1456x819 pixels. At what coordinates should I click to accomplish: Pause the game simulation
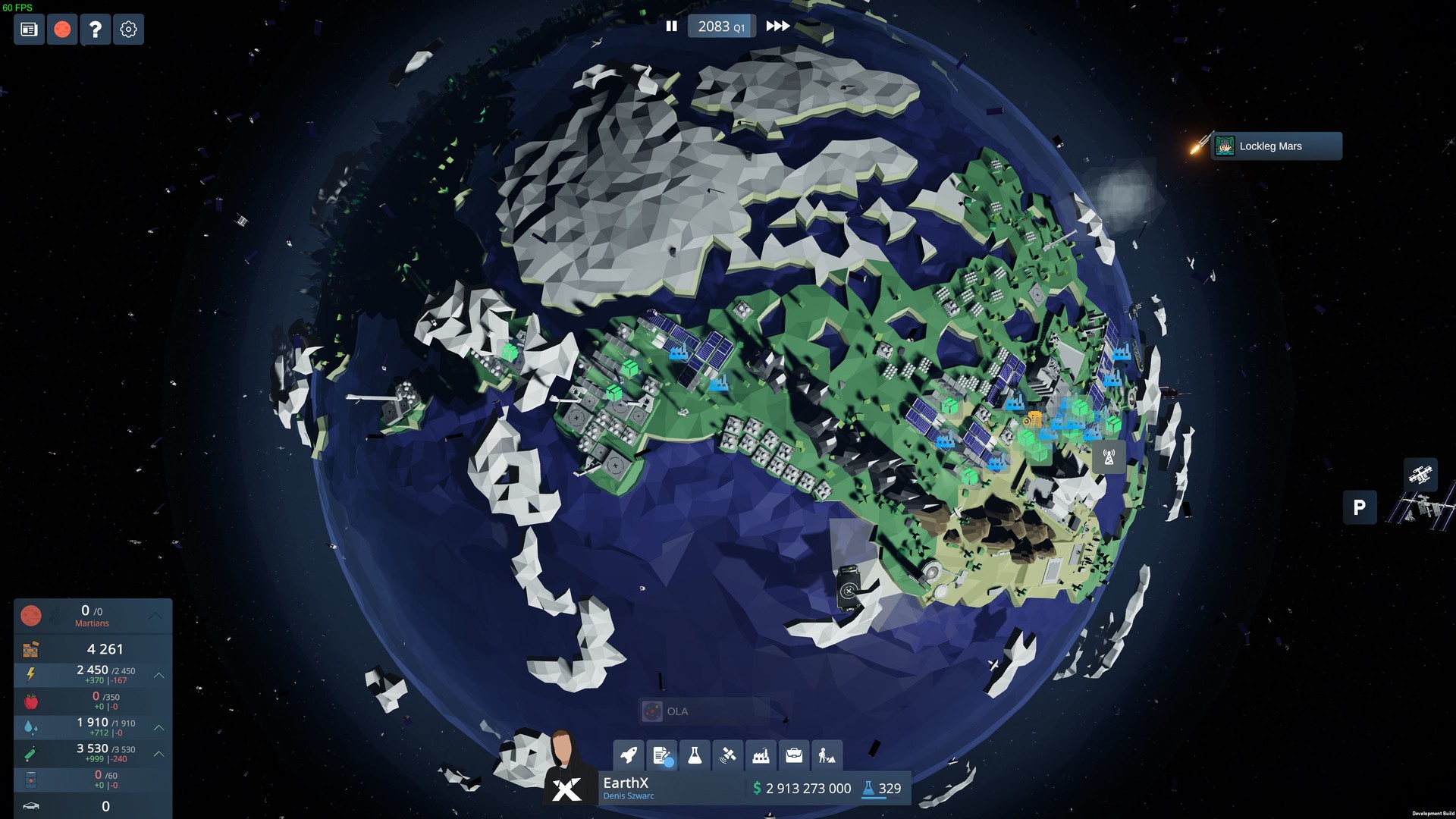click(x=672, y=26)
